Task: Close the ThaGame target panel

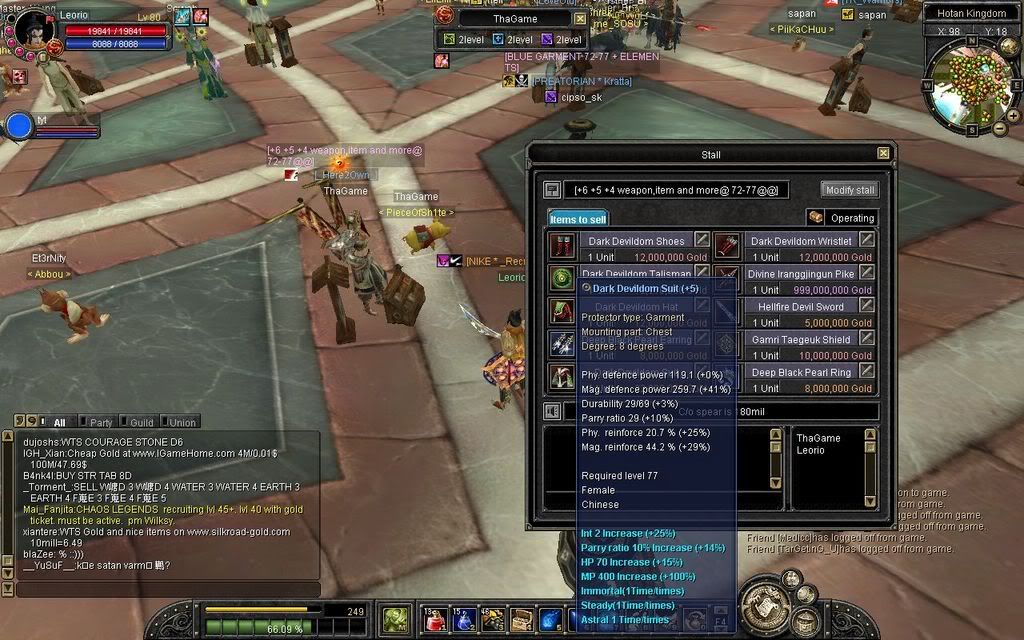Action: (580, 18)
